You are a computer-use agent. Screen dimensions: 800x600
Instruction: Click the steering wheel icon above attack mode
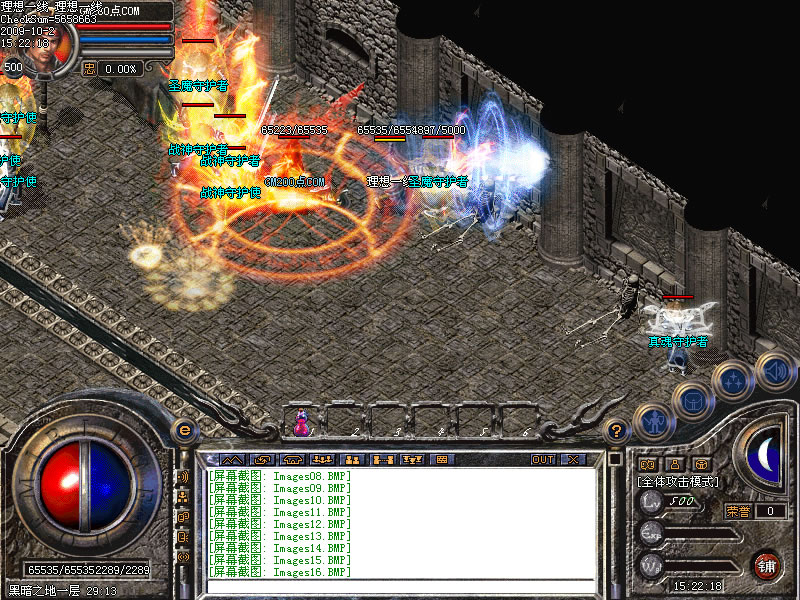pyautogui.click(x=702, y=464)
